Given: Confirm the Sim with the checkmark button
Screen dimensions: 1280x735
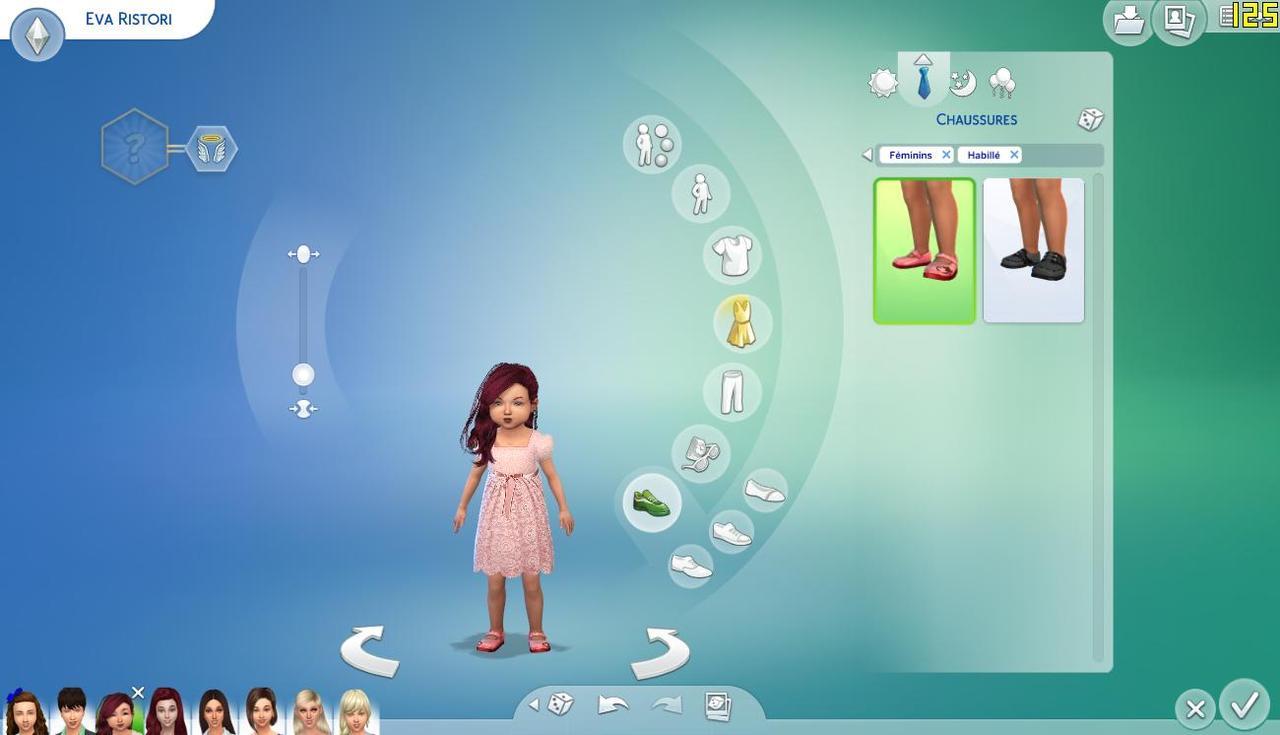Looking at the screenshot, I should pos(1244,706).
